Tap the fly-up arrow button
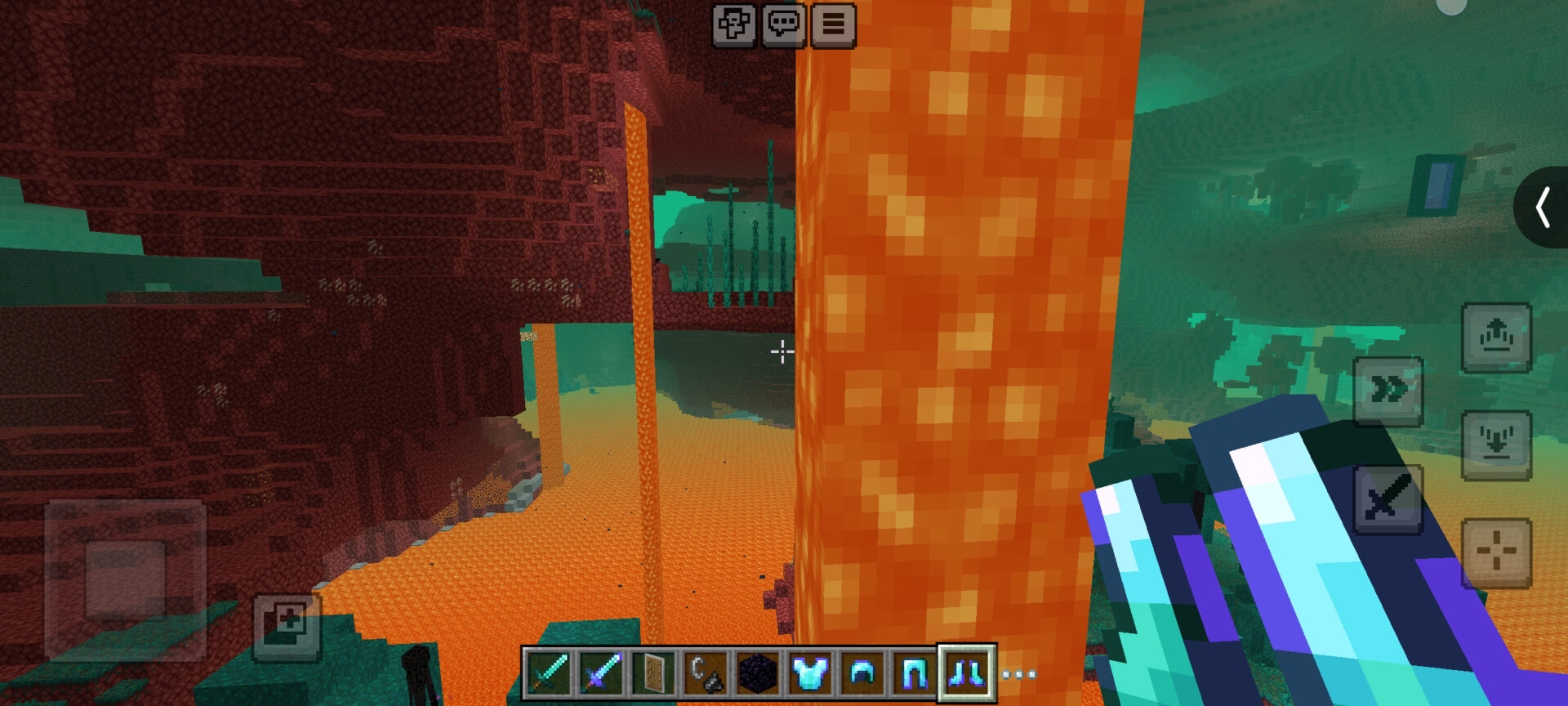Screen dimensions: 1568x706 1496,337
